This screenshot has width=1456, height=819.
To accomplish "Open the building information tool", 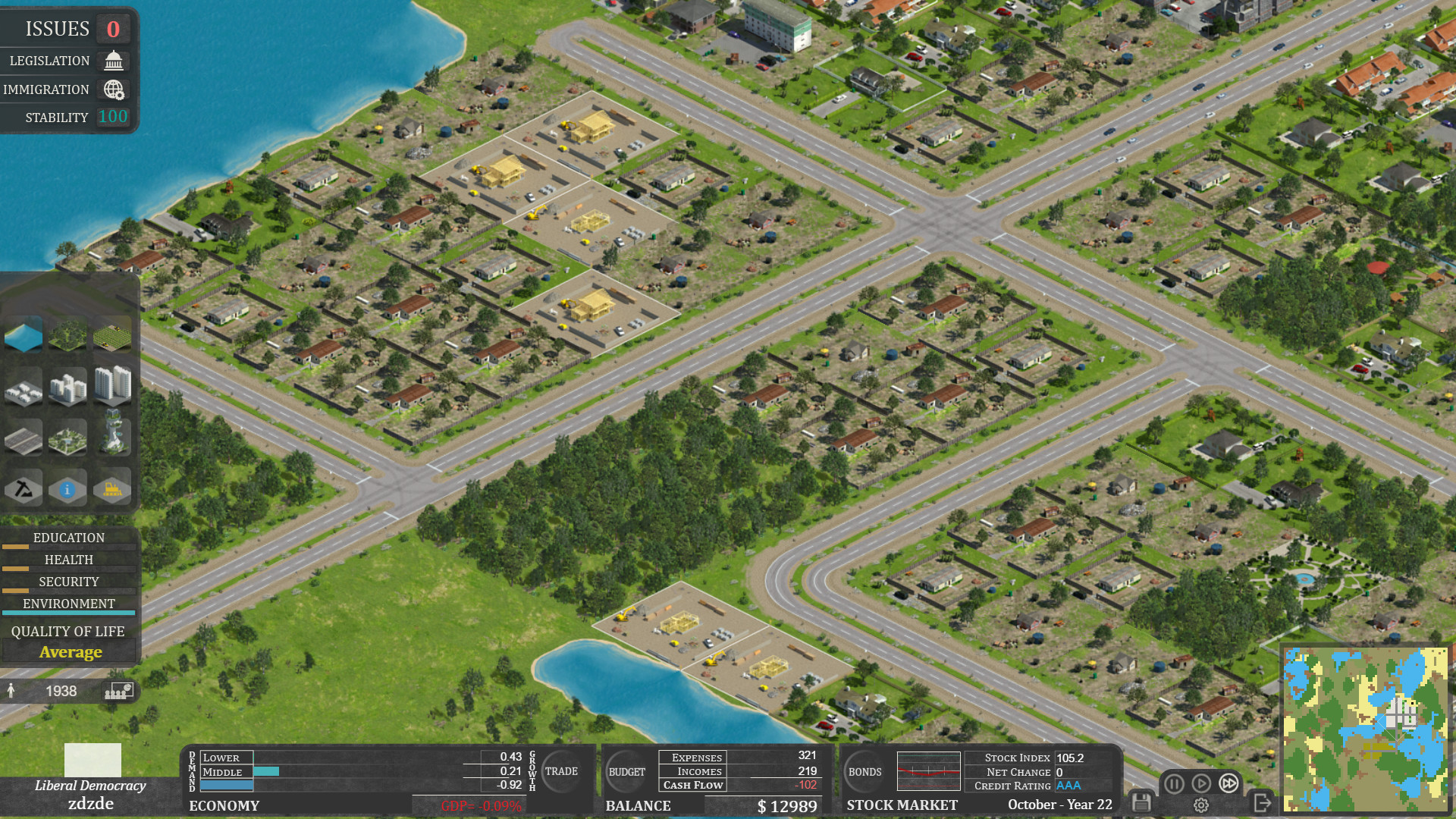I will point(67,488).
